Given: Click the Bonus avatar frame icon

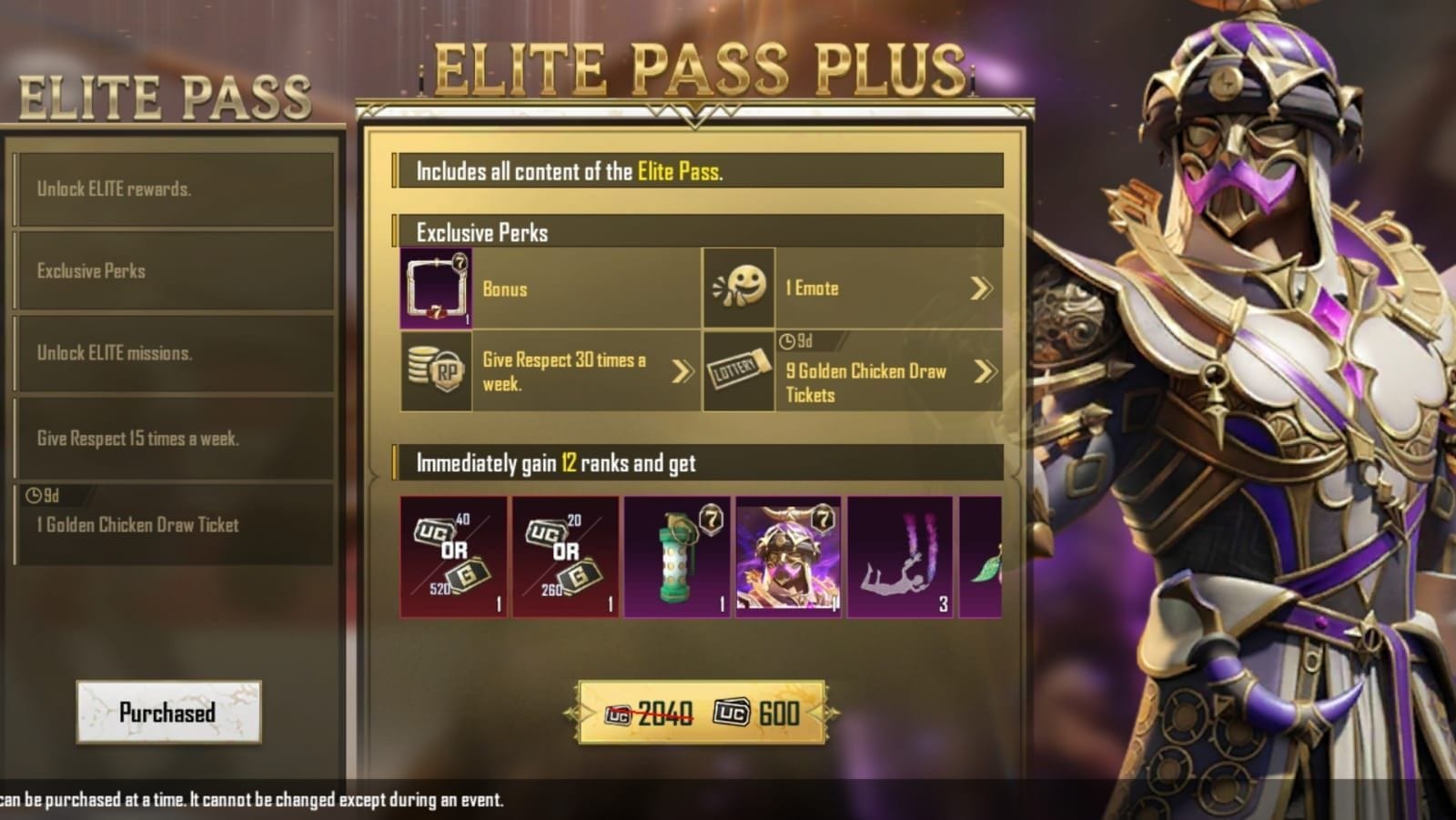Looking at the screenshot, I should click(436, 289).
